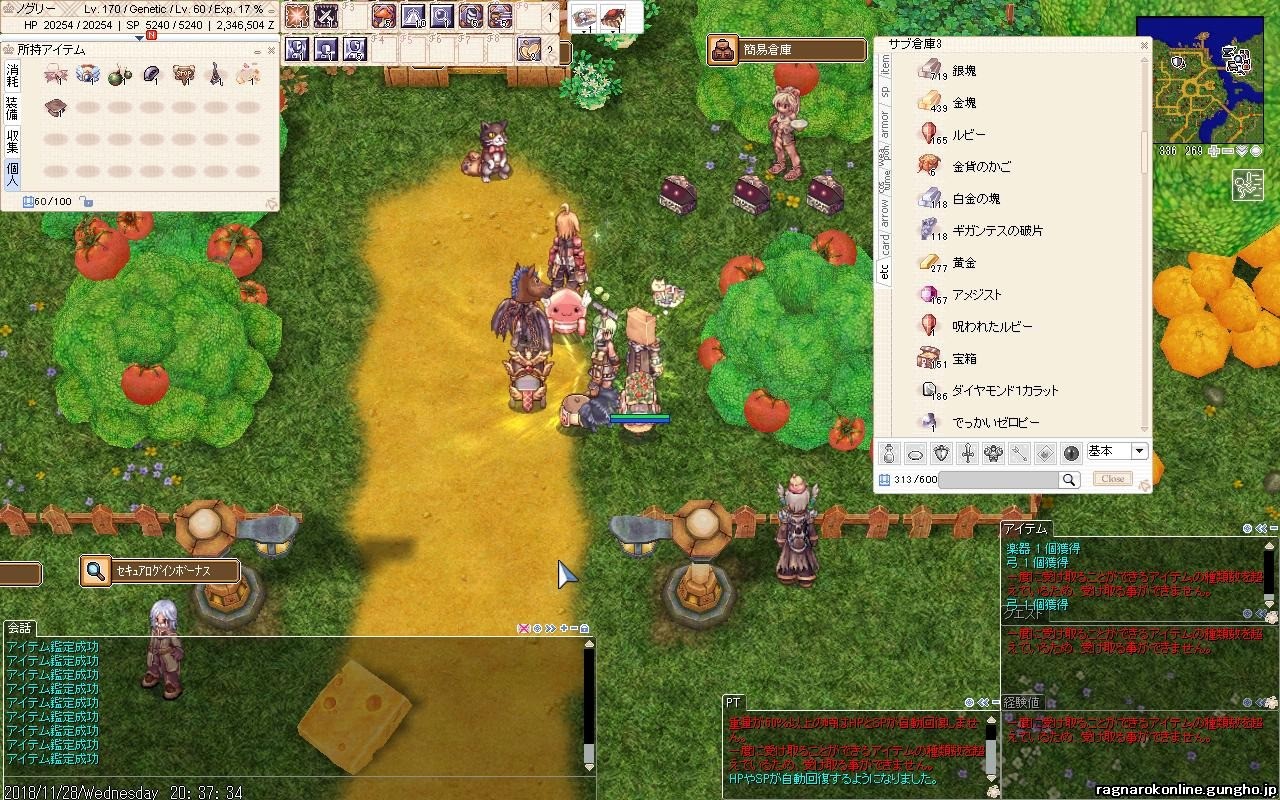Screen dimensions: 1280x800
Task: Click the storage search text field
Action: (998, 480)
